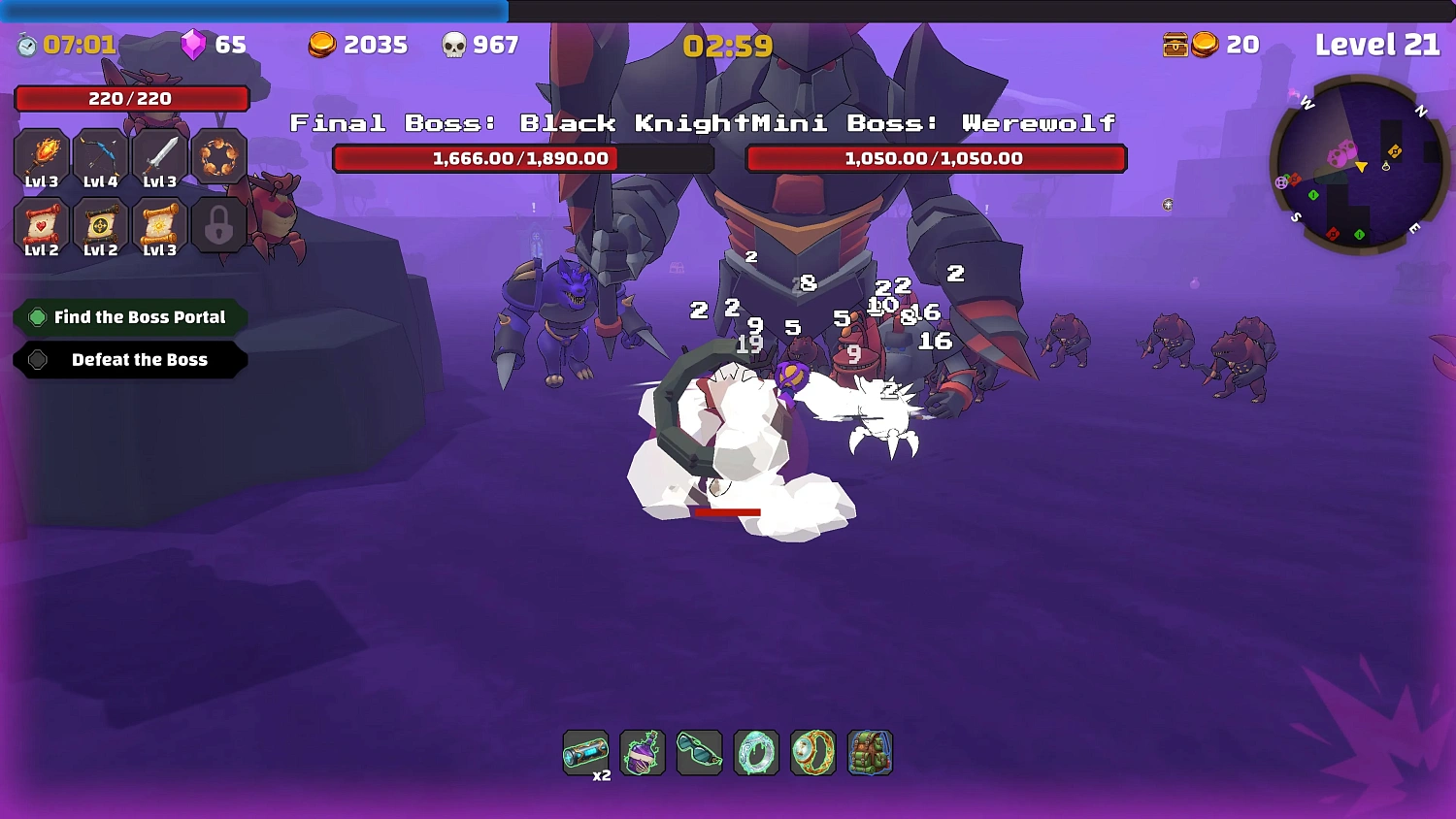Select the Lvl 3 sword ability

(159, 155)
